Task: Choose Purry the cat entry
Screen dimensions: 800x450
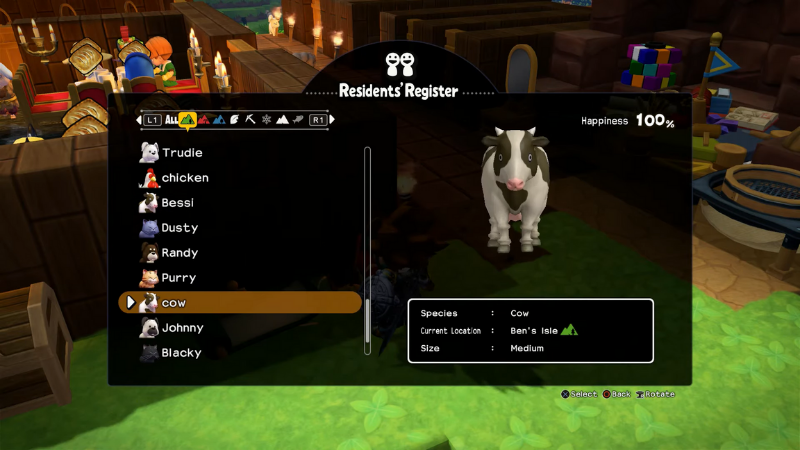Action: 179,278
